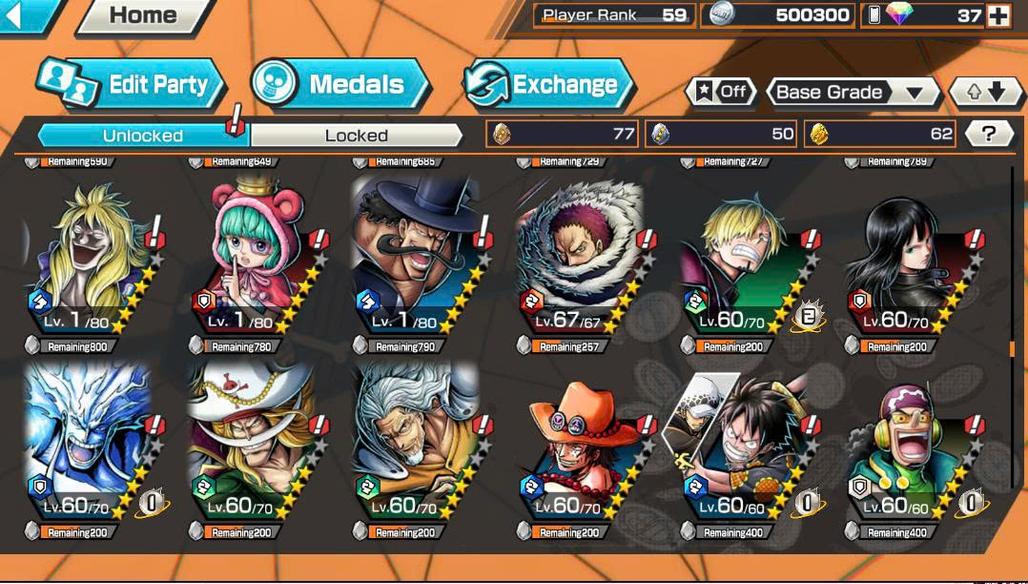This screenshot has height=584, width=1028.
Task: Go back with the arrow button
Action: [x=24, y=14]
